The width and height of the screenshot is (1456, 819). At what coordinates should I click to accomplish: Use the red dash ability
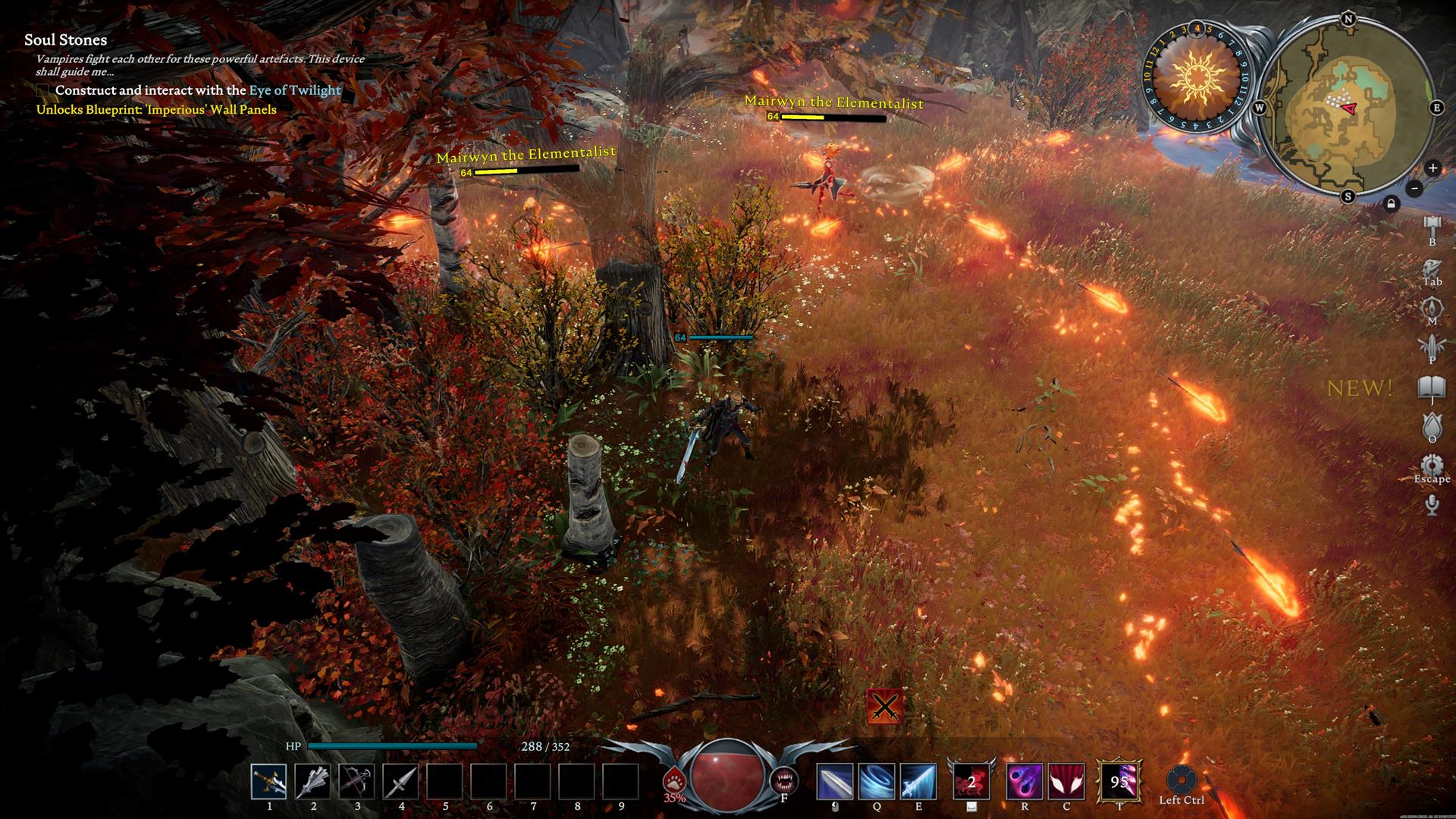click(x=971, y=782)
